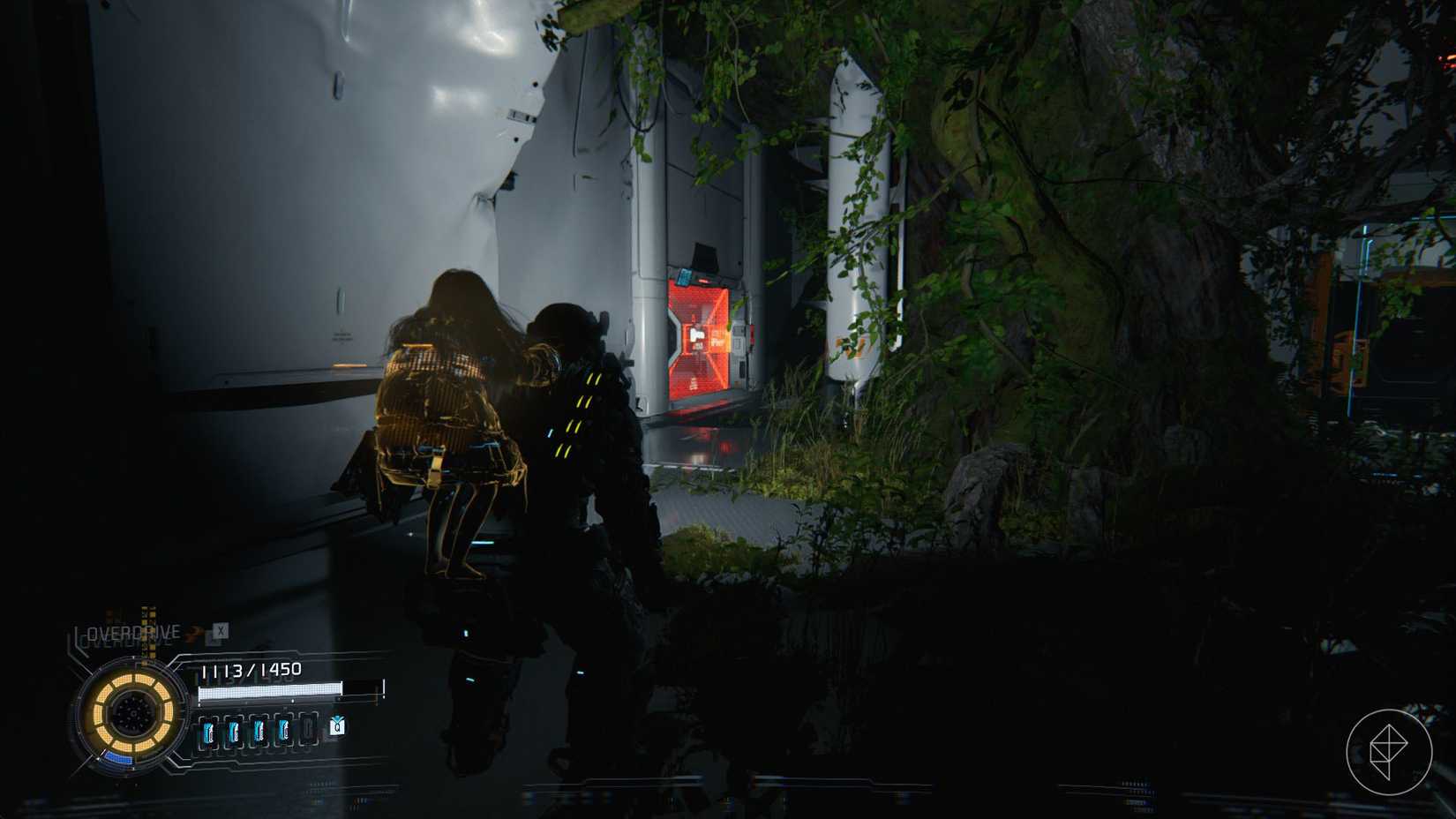The width and height of the screenshot is (1456, 819).
Task: Select the fourth magazine icon
Action: tap(284, 733)
